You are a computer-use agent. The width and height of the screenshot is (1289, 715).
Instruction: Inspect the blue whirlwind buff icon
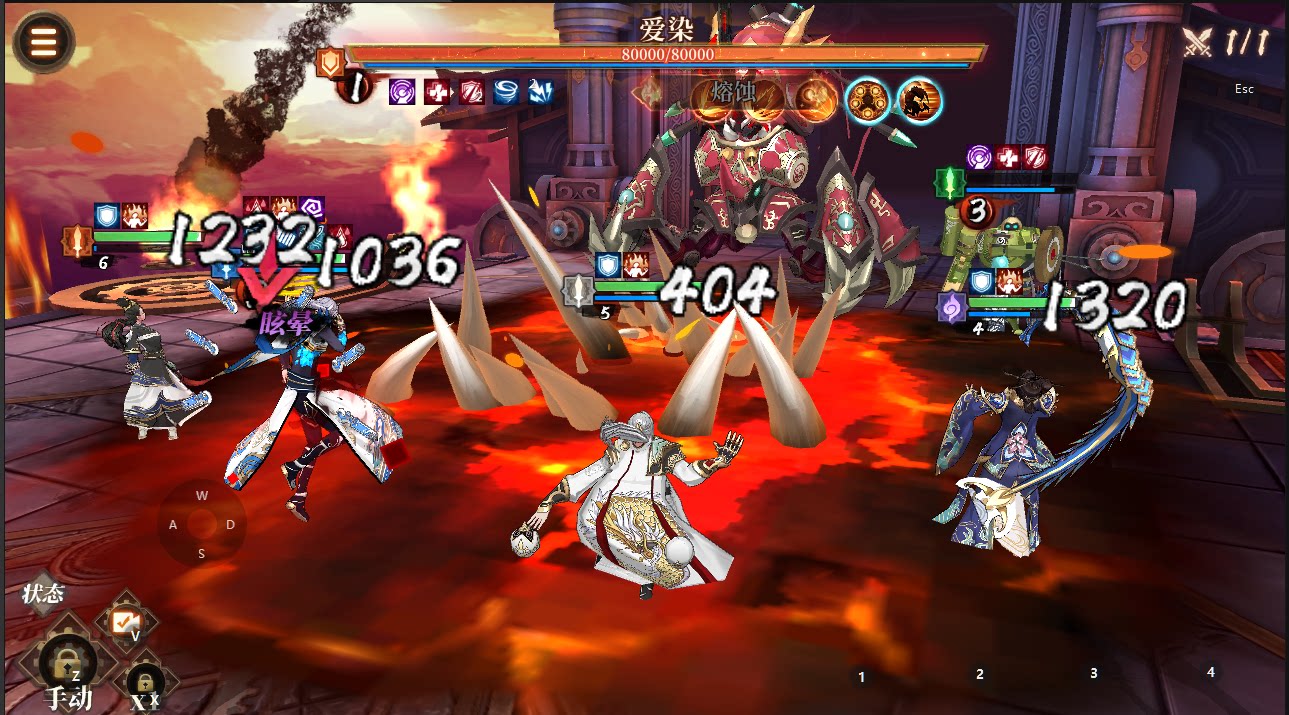click(506, 91)
